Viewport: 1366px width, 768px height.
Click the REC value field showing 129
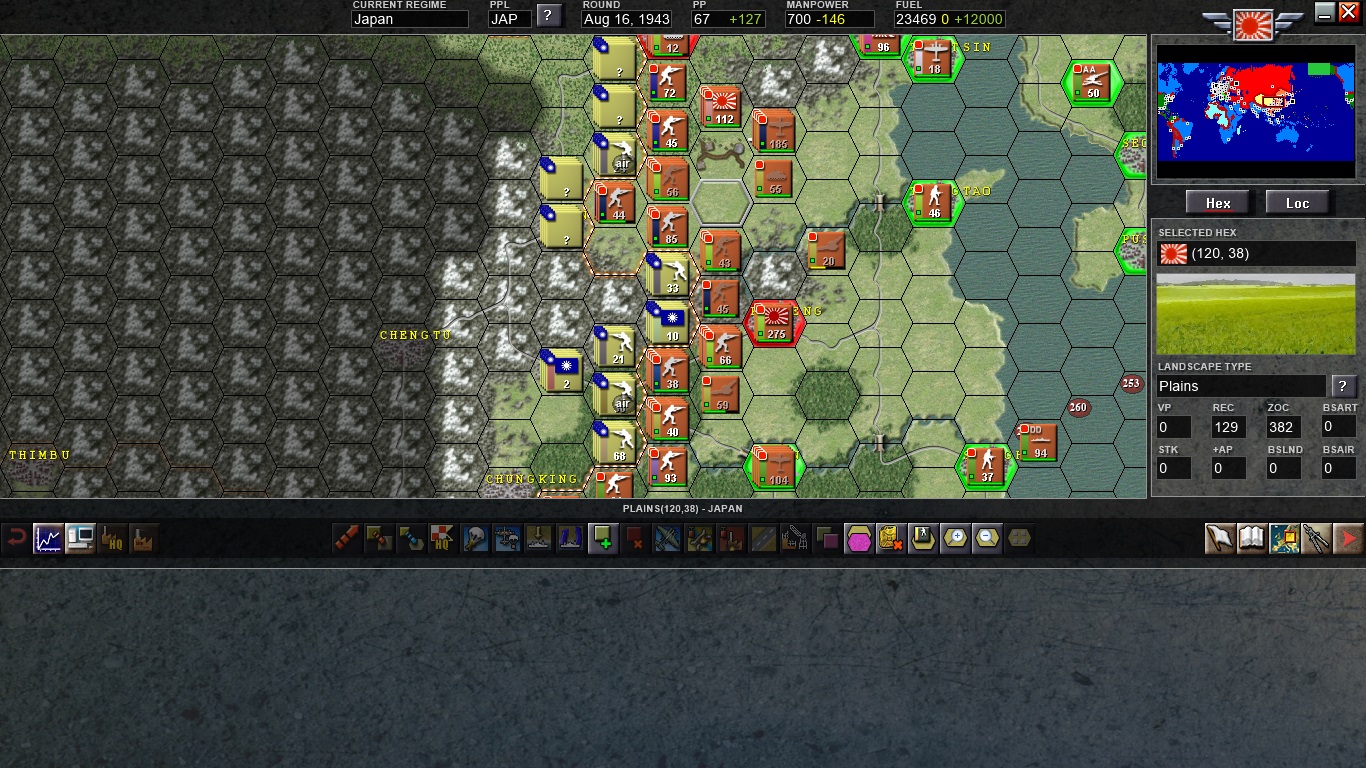[1228, 427]
